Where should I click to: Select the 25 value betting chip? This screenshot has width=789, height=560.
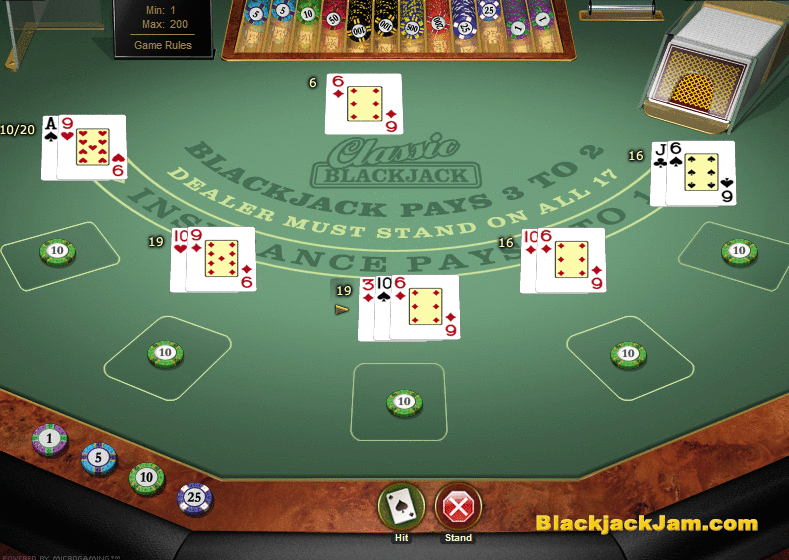[195, 496]
